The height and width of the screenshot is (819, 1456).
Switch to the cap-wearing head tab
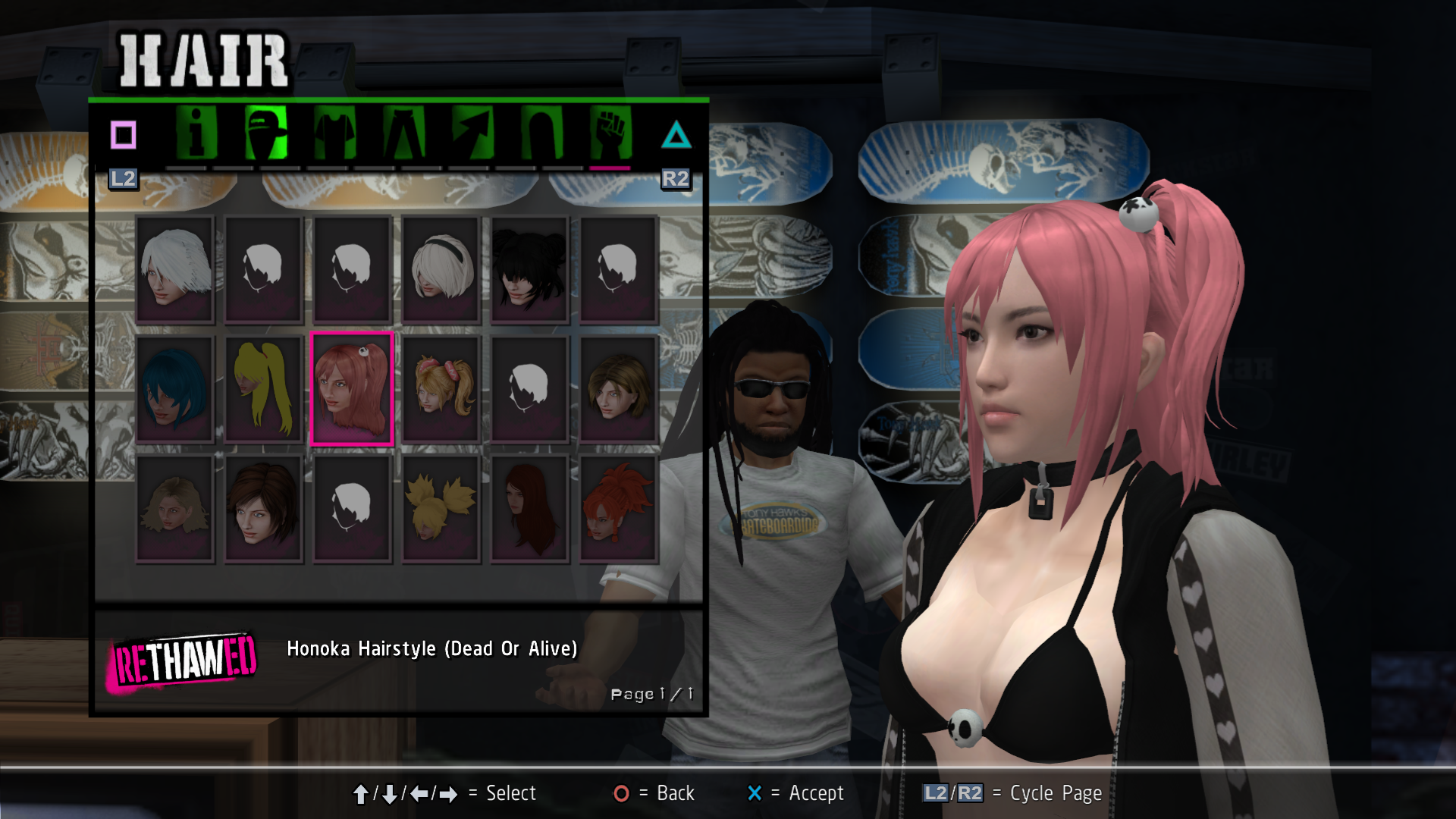[x=265, y=133]
